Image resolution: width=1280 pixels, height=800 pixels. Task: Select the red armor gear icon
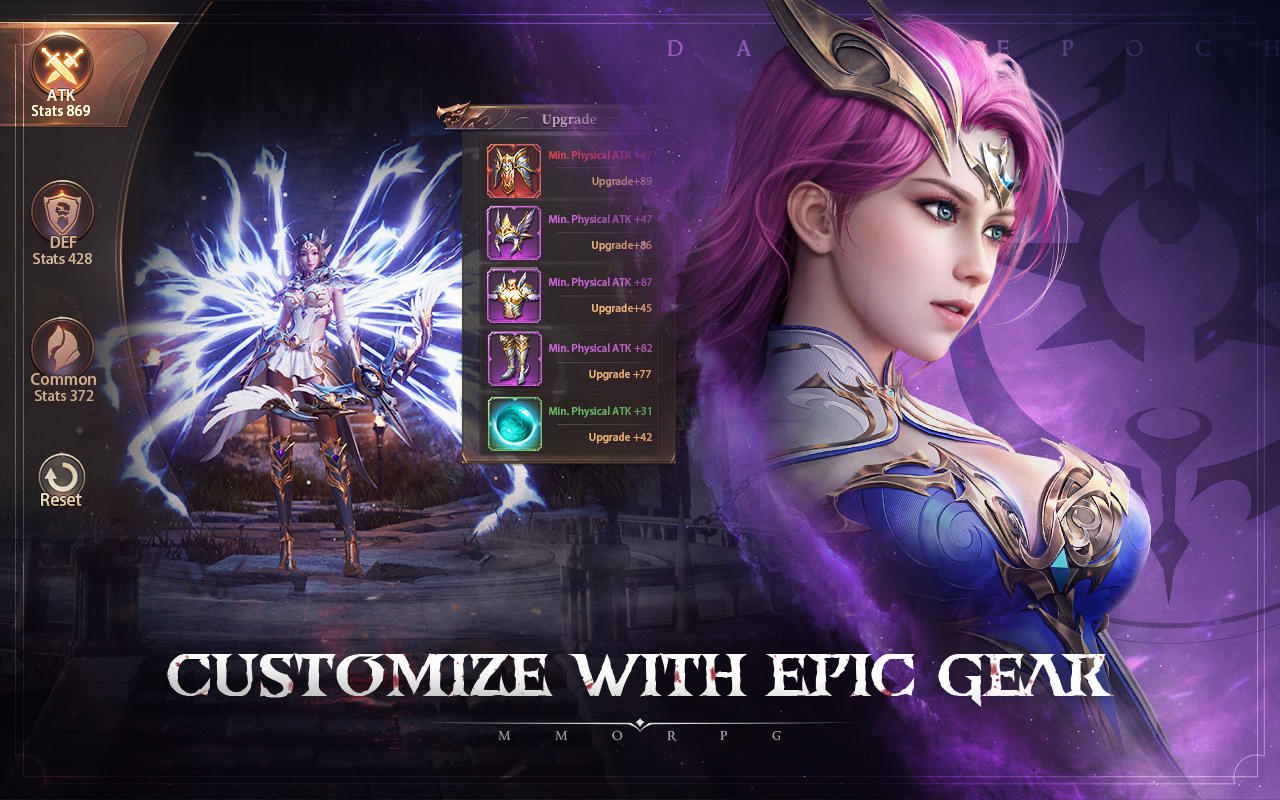(x=513, y=170)
